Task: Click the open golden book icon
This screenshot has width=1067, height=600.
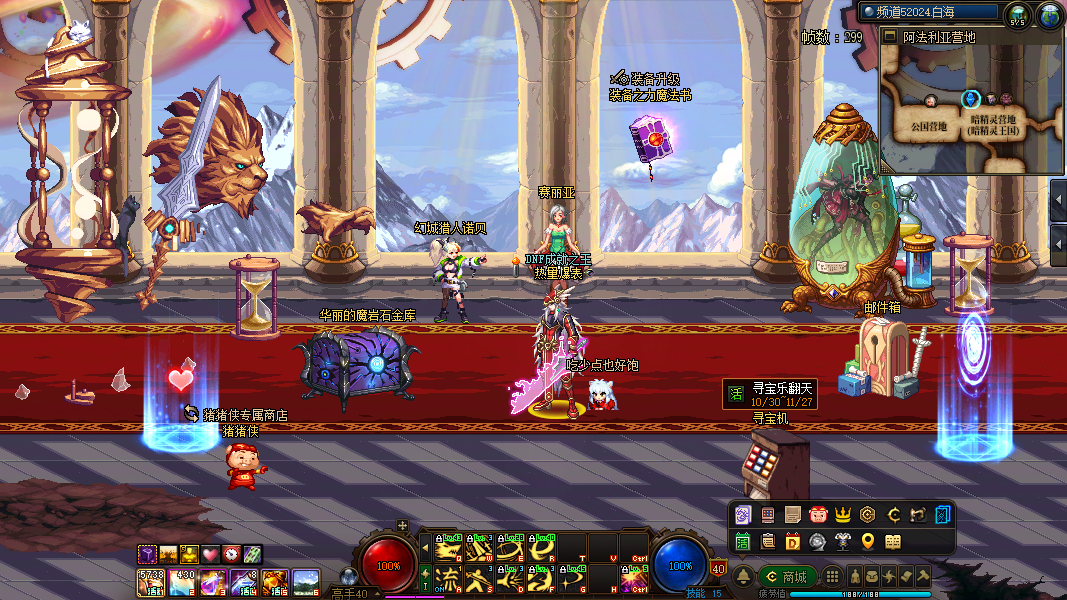Action: point(893,542)
